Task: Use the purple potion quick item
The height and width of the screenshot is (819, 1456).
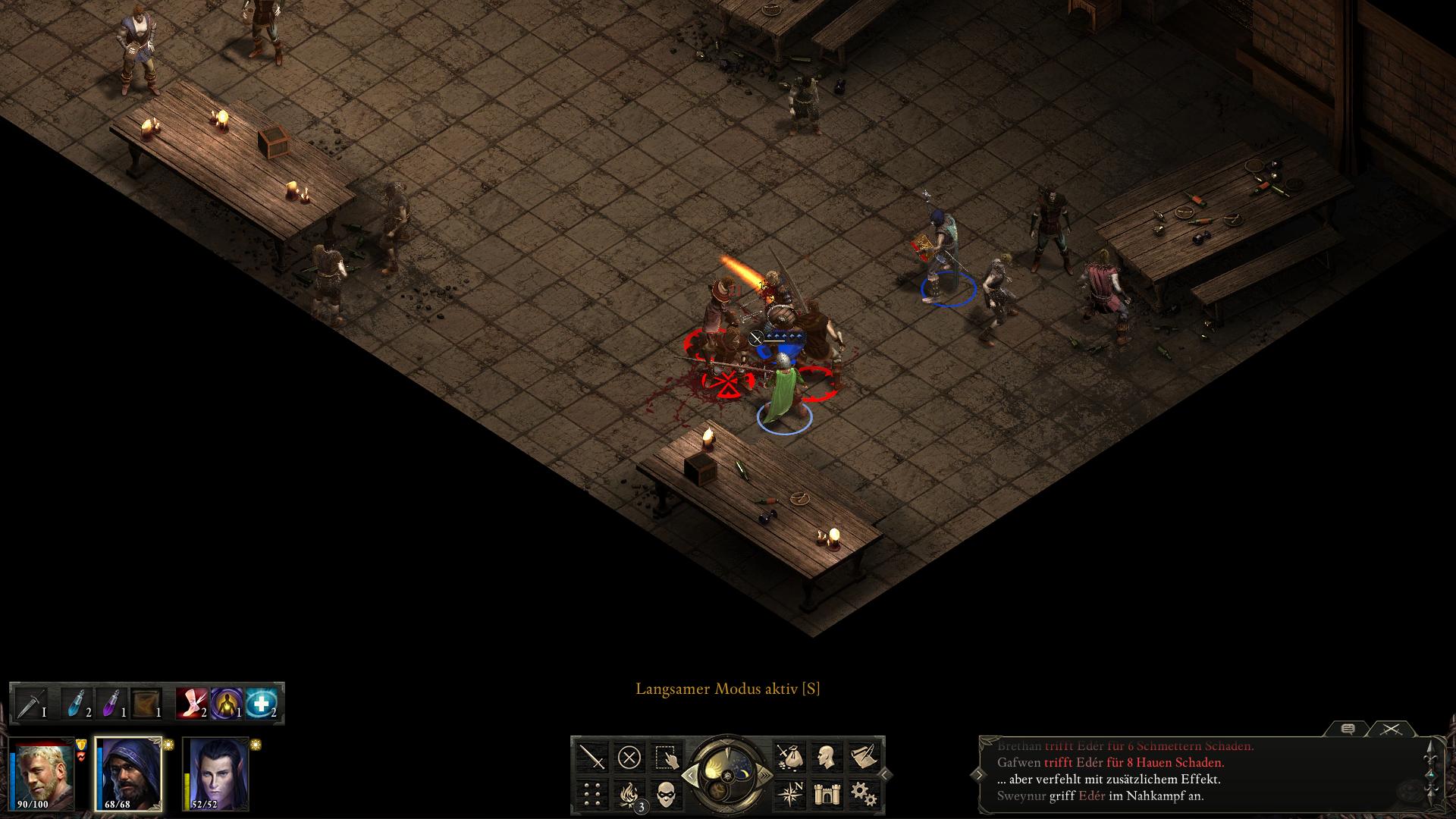Action: pos(111,704)
